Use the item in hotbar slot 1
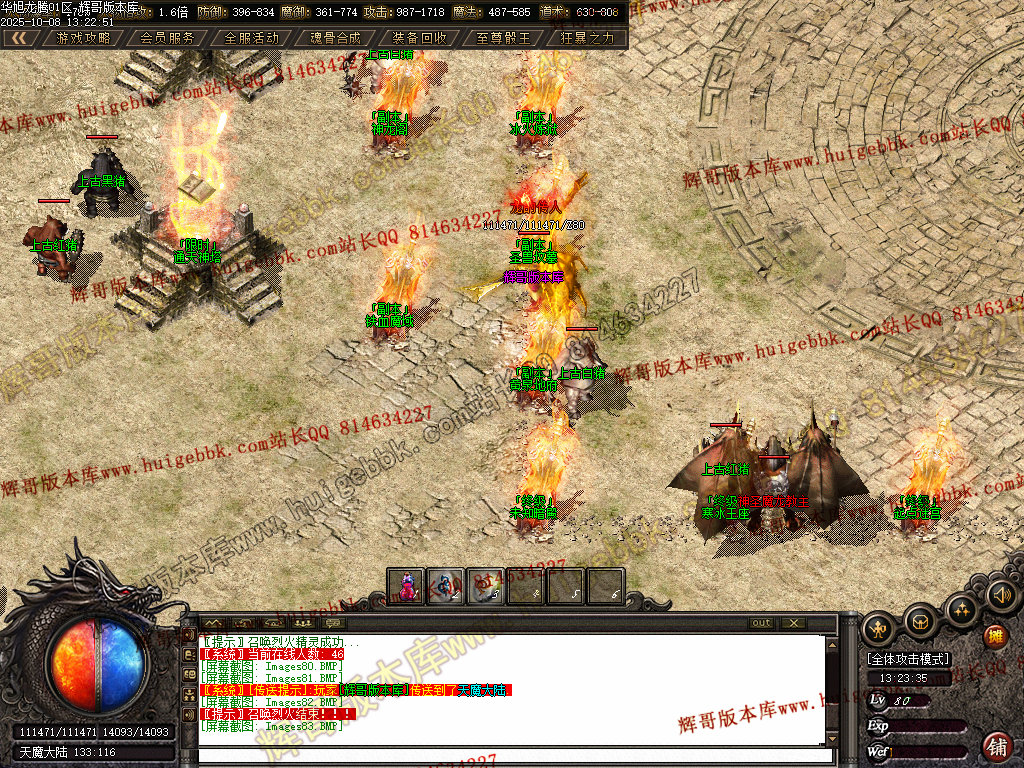The width and height of the screenshot is (1024, 768). tap(407, 587)
